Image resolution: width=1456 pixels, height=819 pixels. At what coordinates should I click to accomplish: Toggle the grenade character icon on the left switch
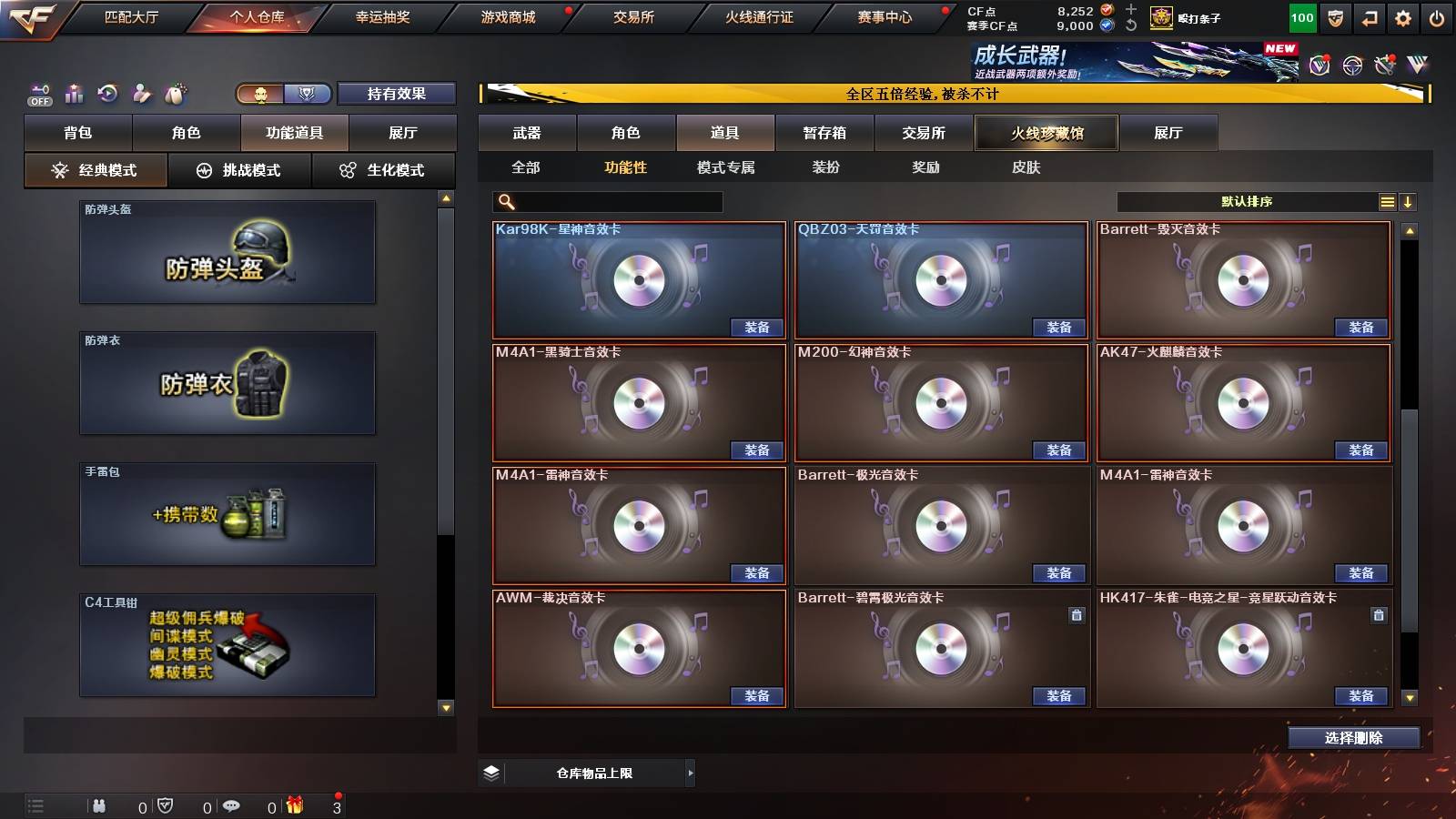(176, 94)
